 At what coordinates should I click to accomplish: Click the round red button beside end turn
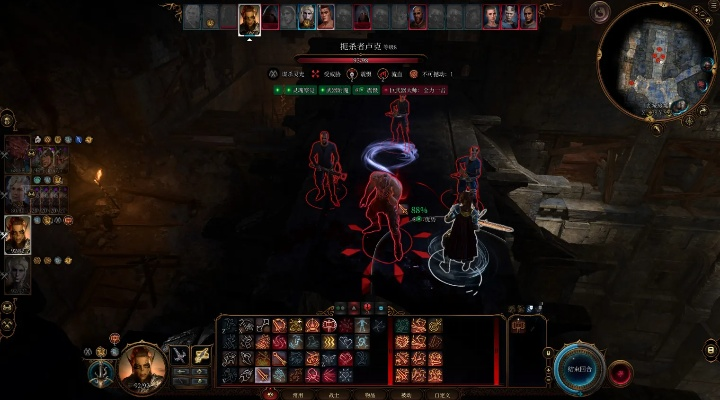tap(621, 372)
